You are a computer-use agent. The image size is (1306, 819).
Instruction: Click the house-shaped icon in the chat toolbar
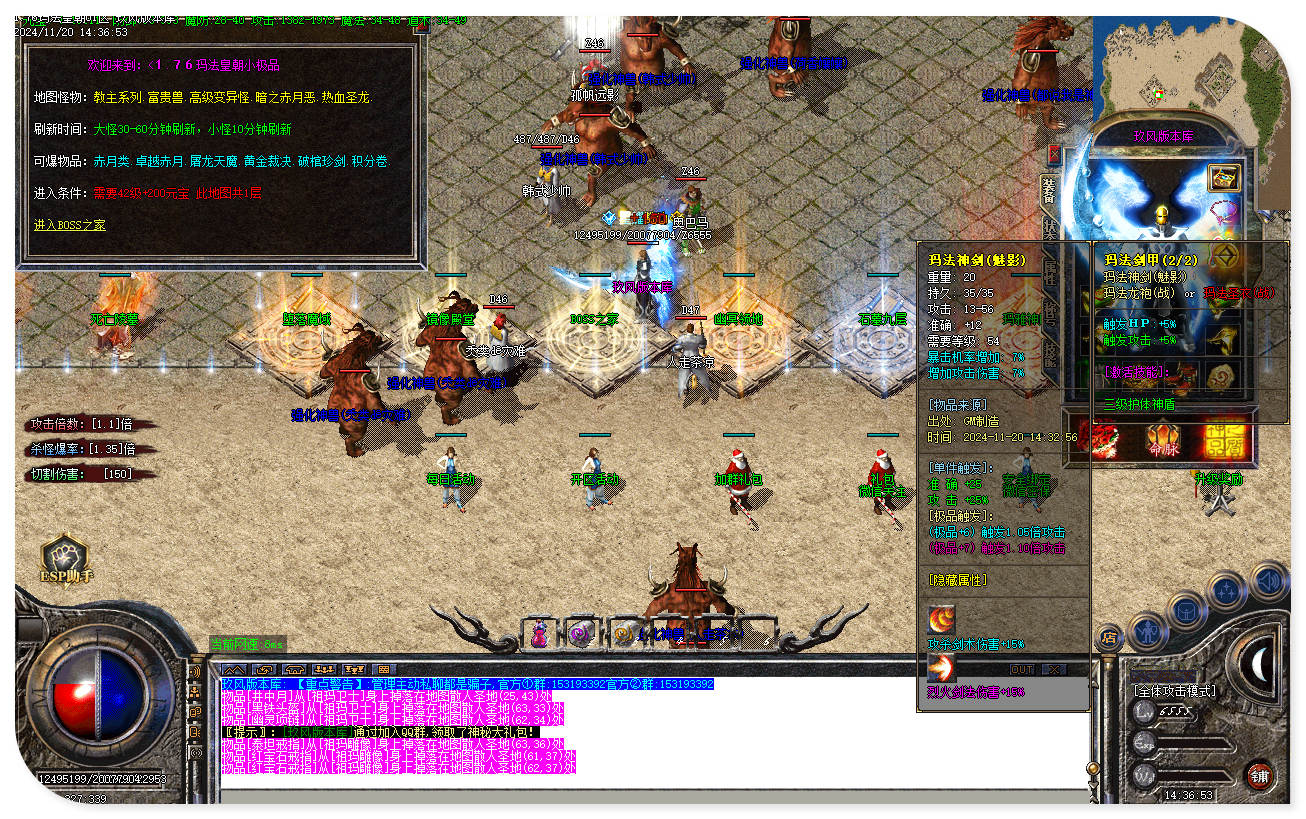pos(294,670)
